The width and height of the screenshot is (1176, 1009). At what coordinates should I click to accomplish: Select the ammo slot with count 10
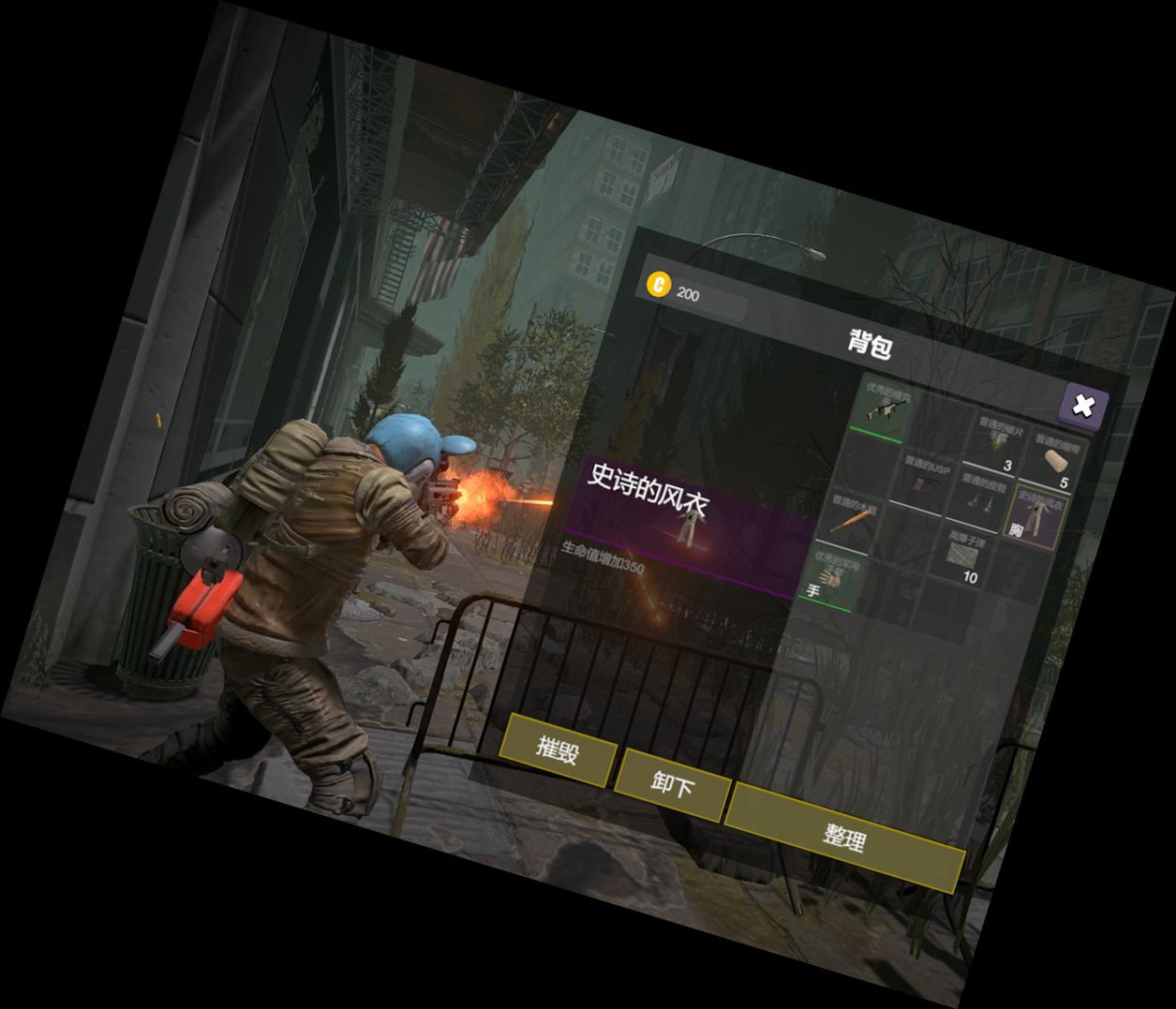pyautogui.click(x=964, y=556)
